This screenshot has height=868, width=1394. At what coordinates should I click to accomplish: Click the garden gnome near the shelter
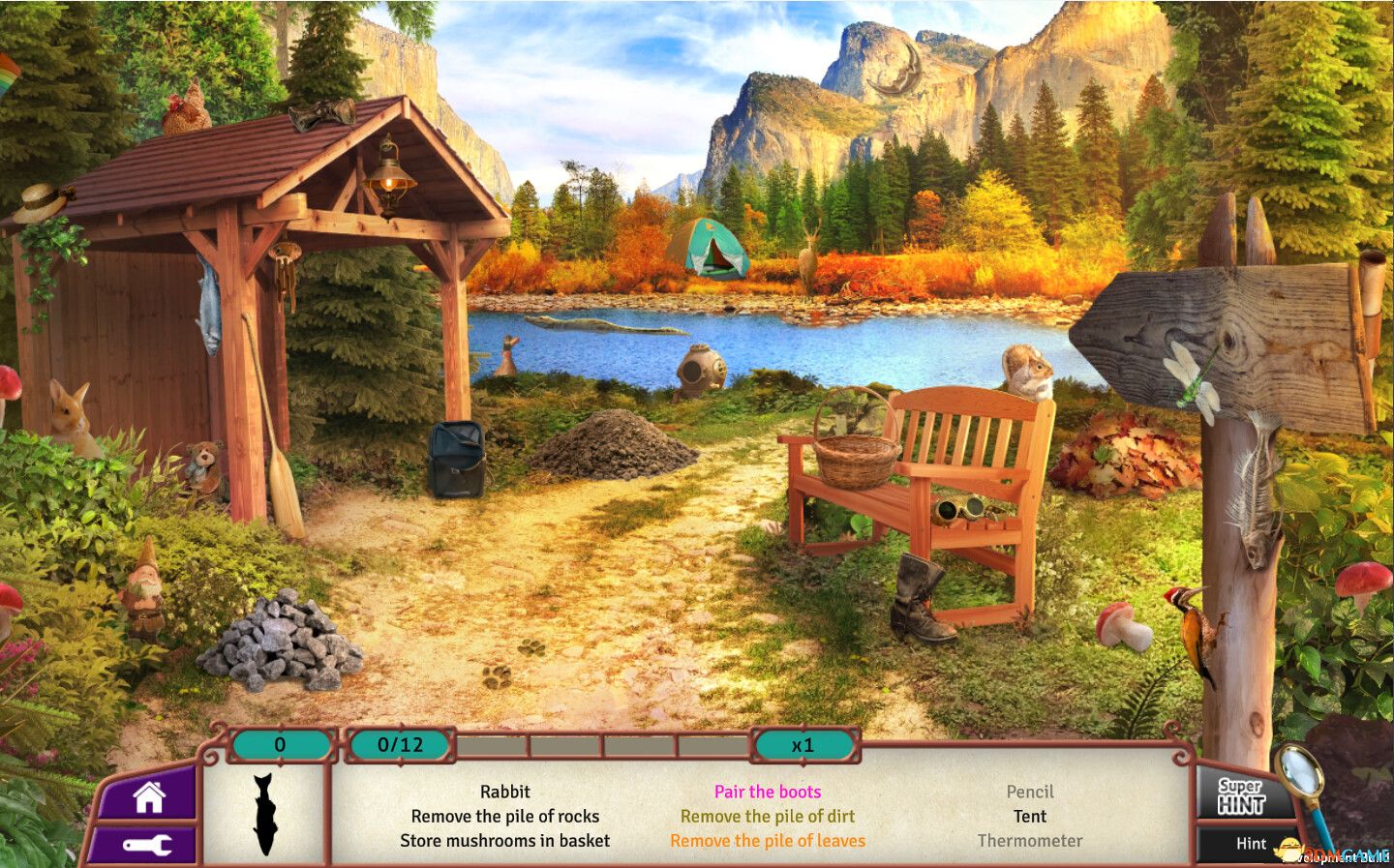pyautogui.click(x=145, y=588)
